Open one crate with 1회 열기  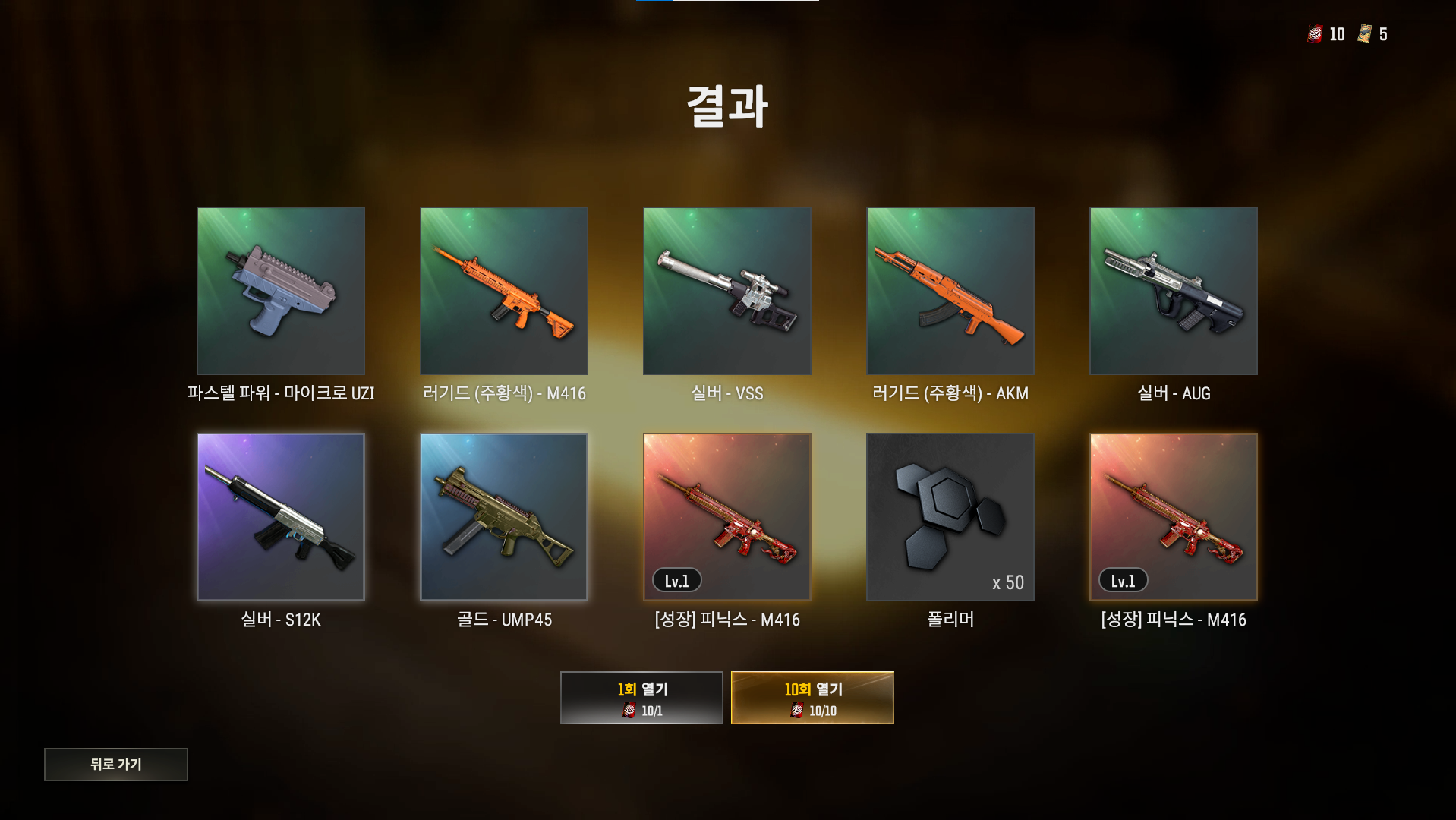point(641,698)
